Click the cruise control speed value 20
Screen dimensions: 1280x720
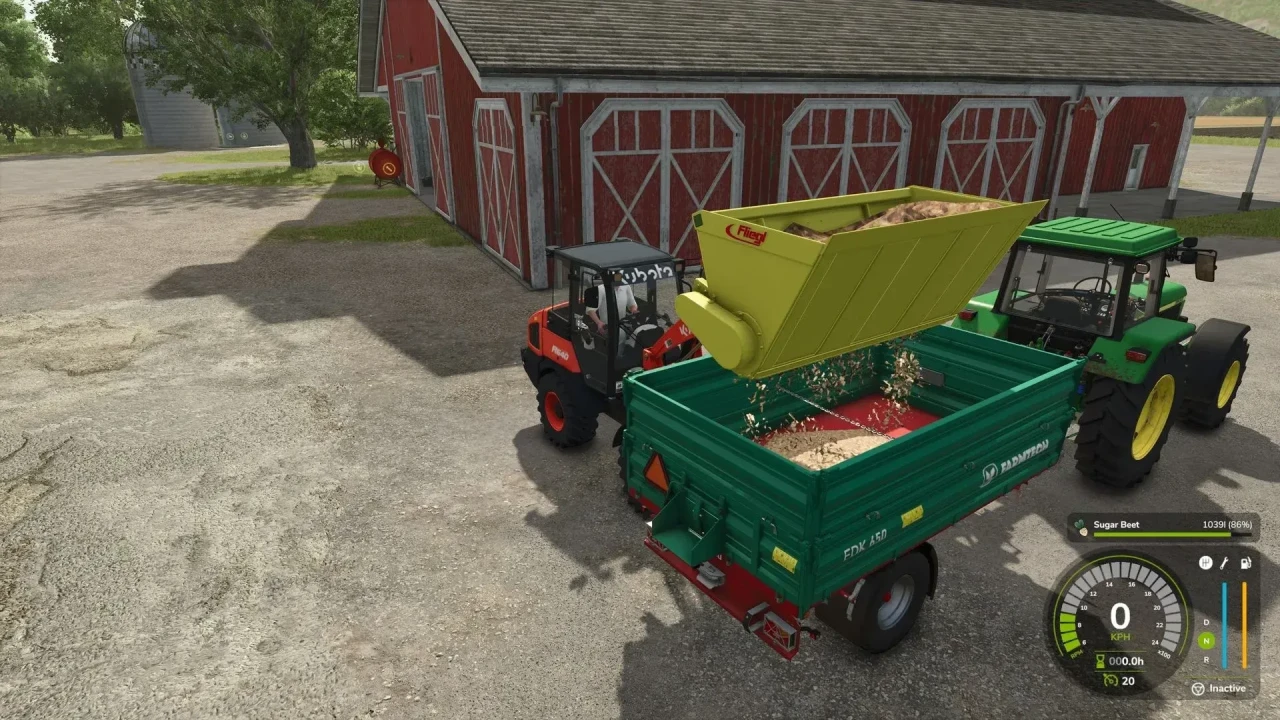tap(1129, 680)
